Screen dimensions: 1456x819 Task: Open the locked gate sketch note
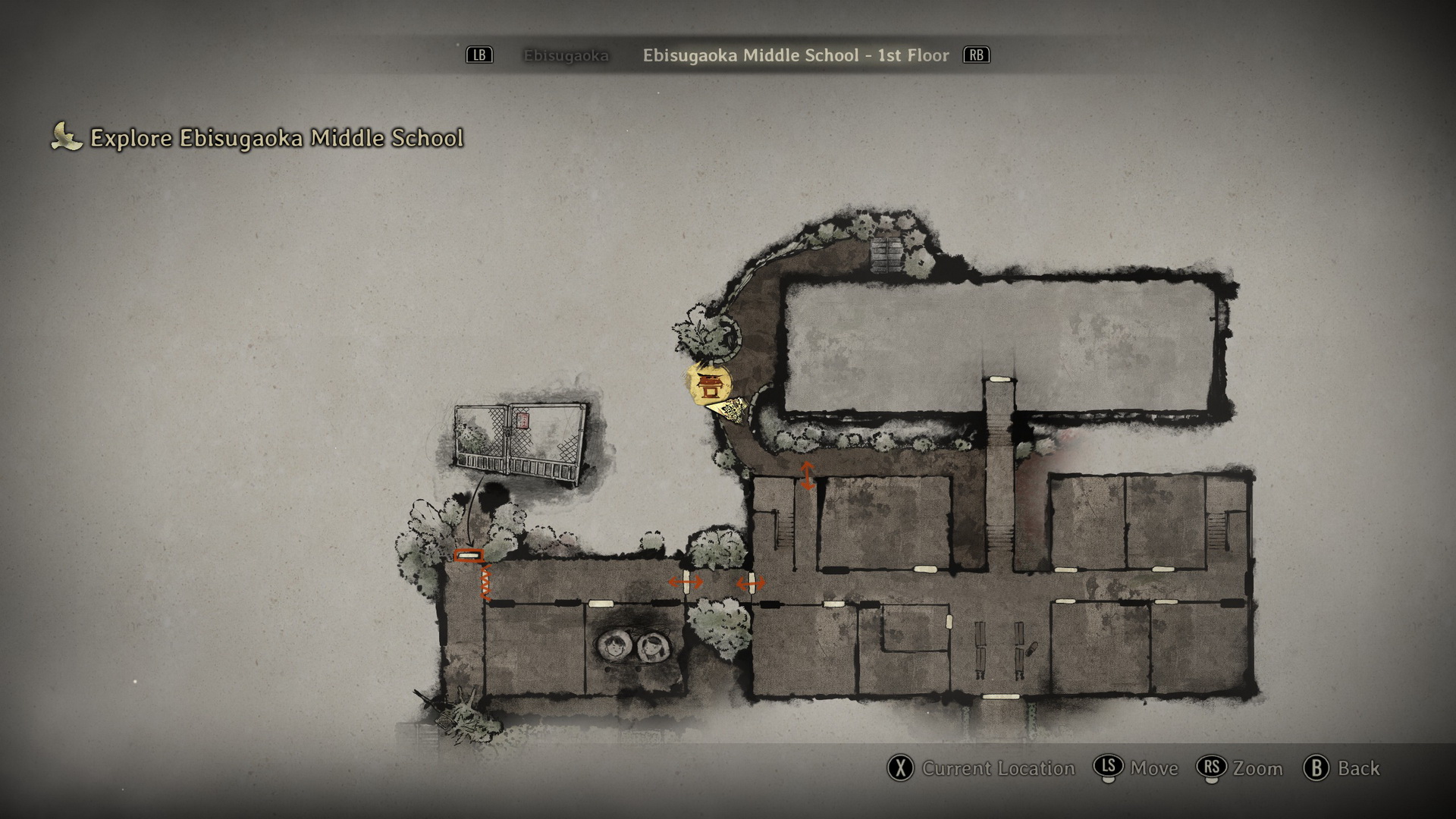point(520,444)
